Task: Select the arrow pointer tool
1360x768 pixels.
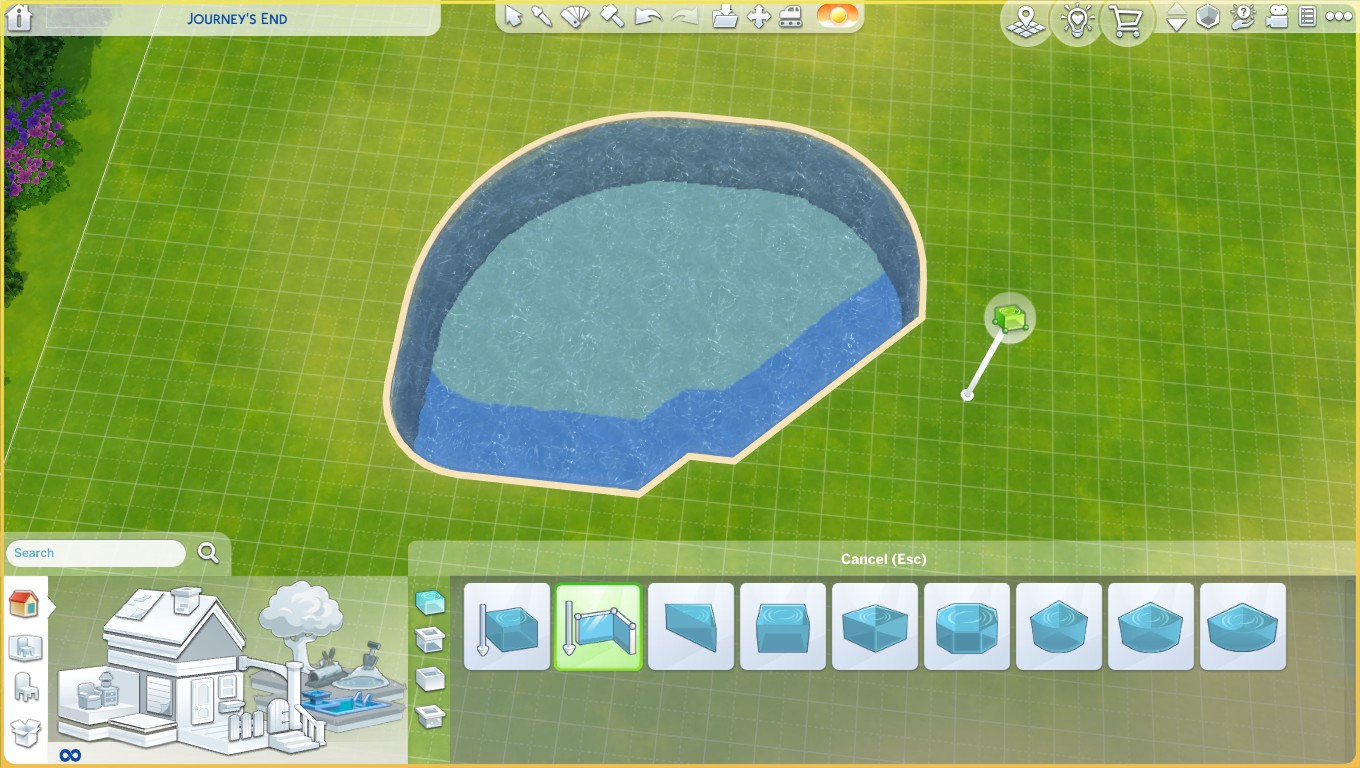Action: point(513,16)
